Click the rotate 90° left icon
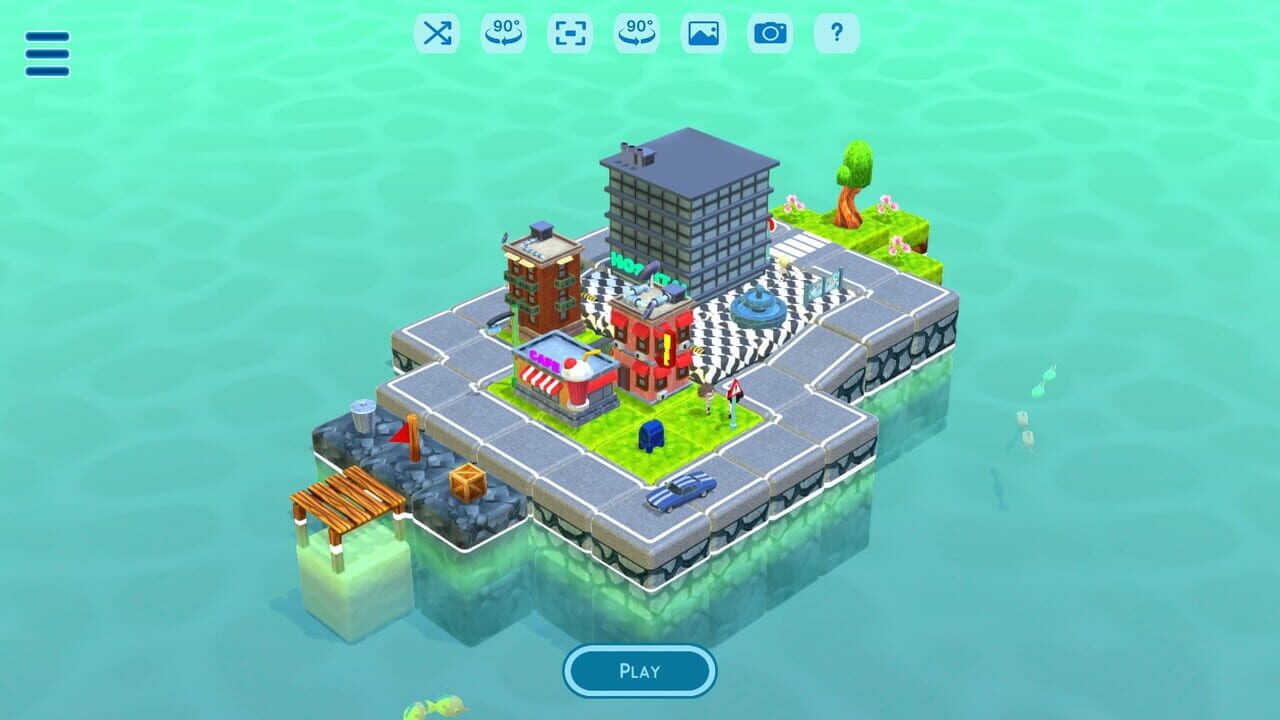Screen dimensions: 1280x720 (x=503, y=33)
